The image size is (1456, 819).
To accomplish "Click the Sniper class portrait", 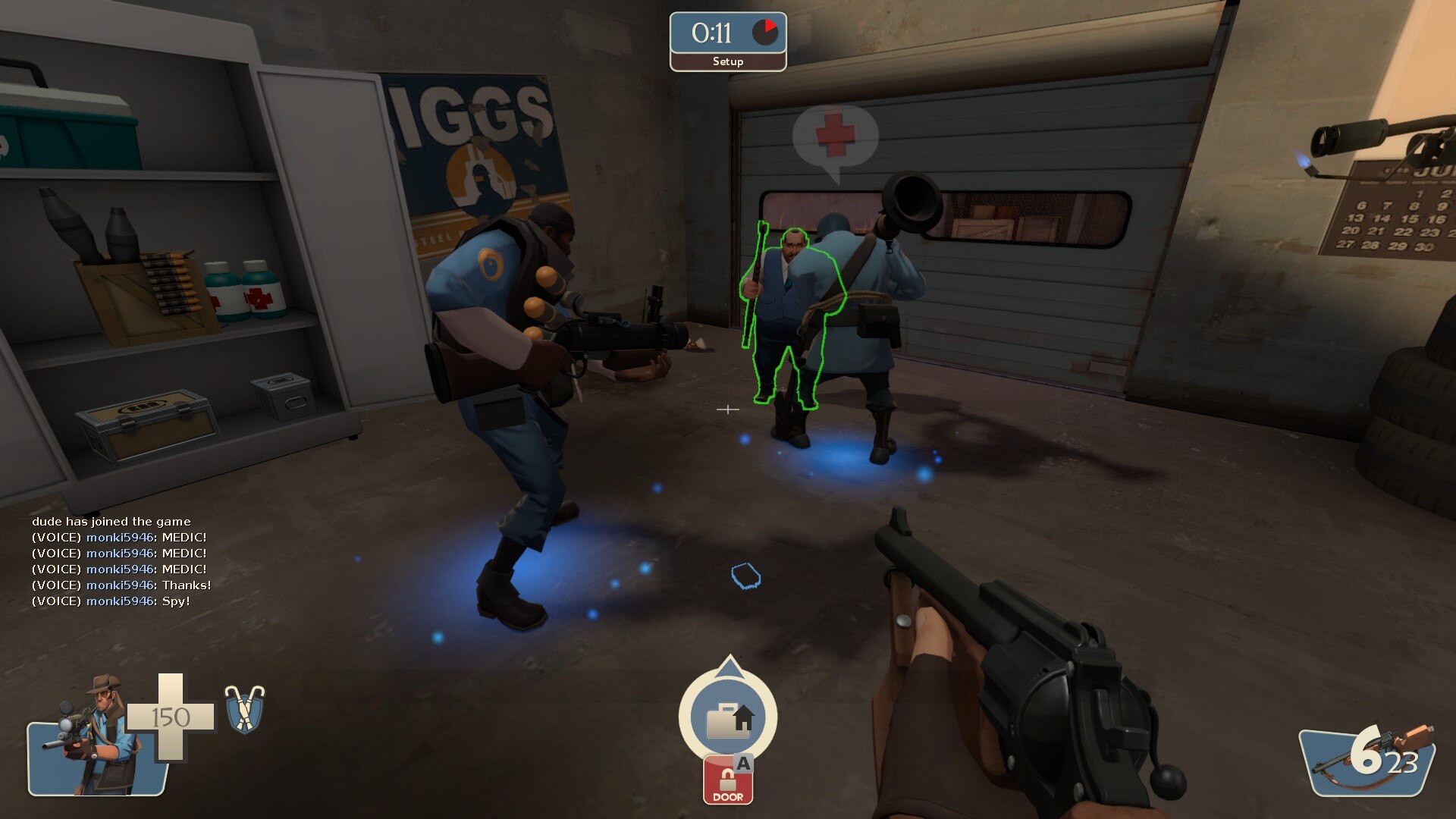I will click(95, 734).
